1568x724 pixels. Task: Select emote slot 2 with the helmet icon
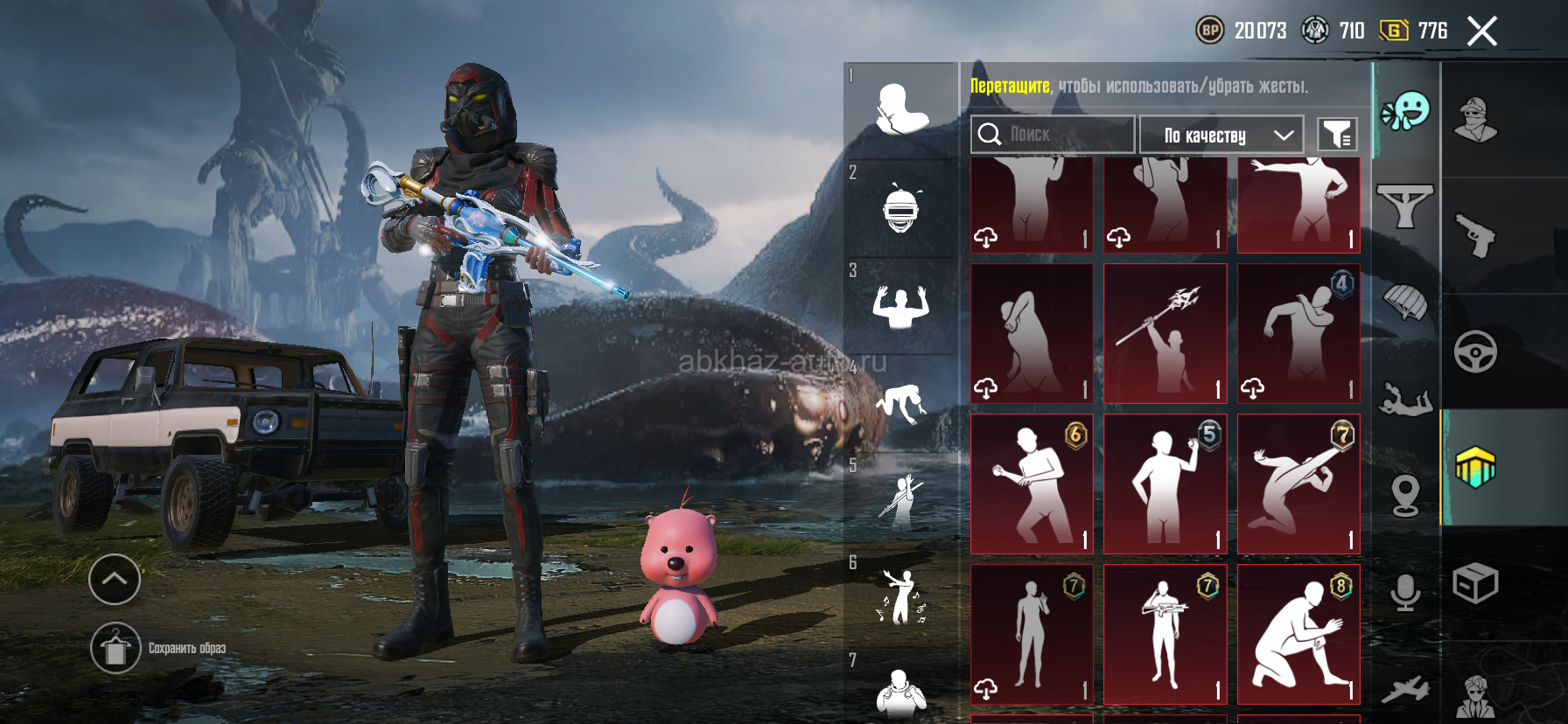(900, 209)
